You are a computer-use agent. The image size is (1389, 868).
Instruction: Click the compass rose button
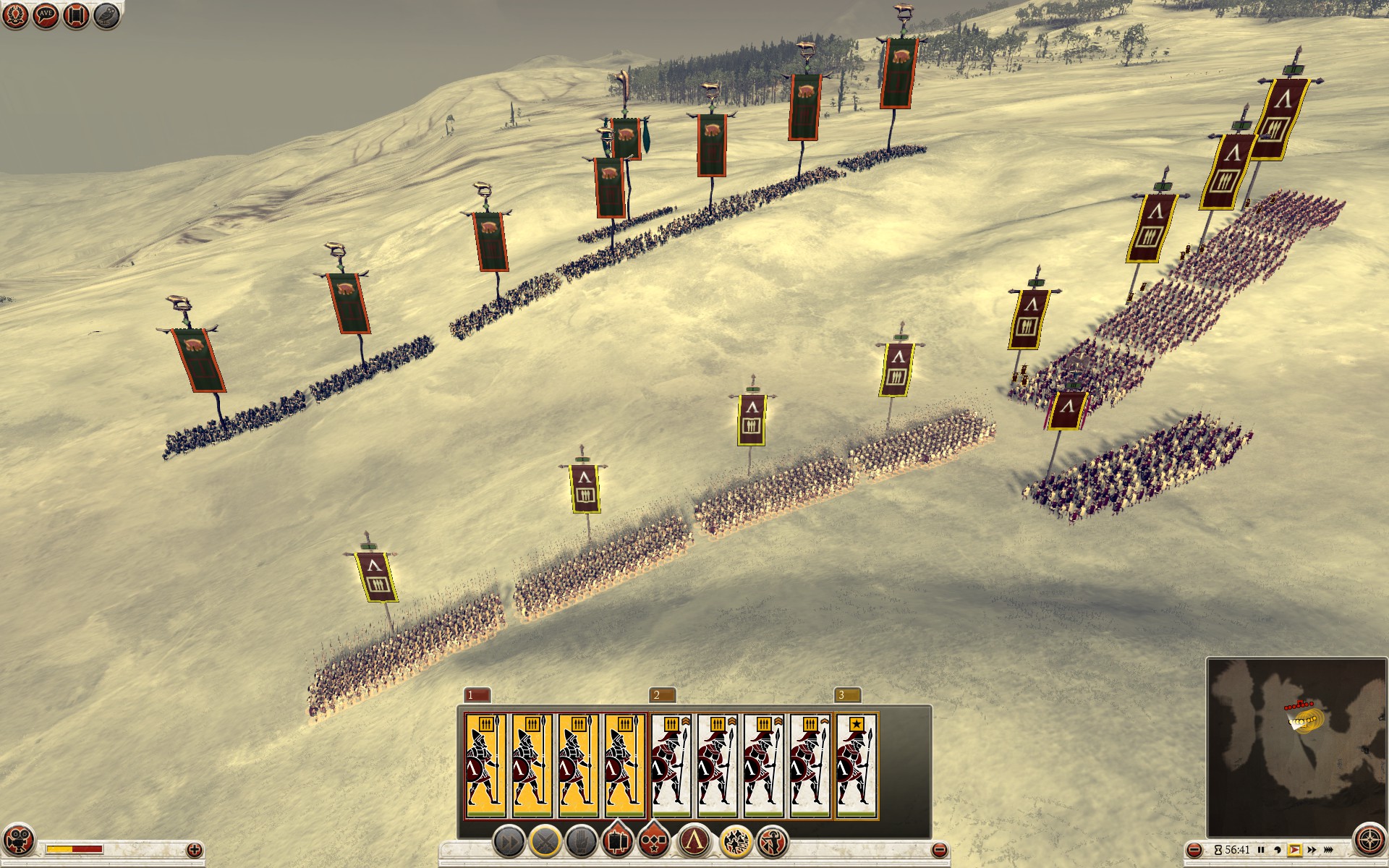click(1369, 841)
